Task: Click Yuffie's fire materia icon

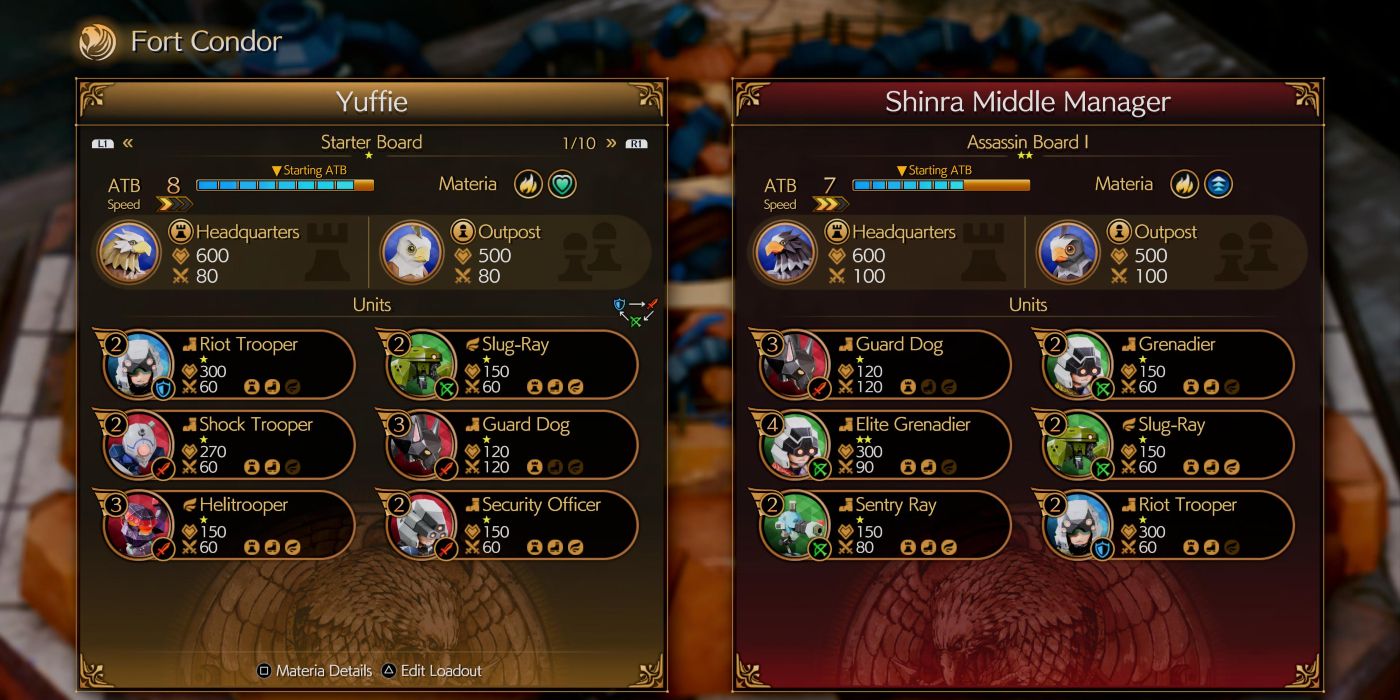Action: pos(528,184)
